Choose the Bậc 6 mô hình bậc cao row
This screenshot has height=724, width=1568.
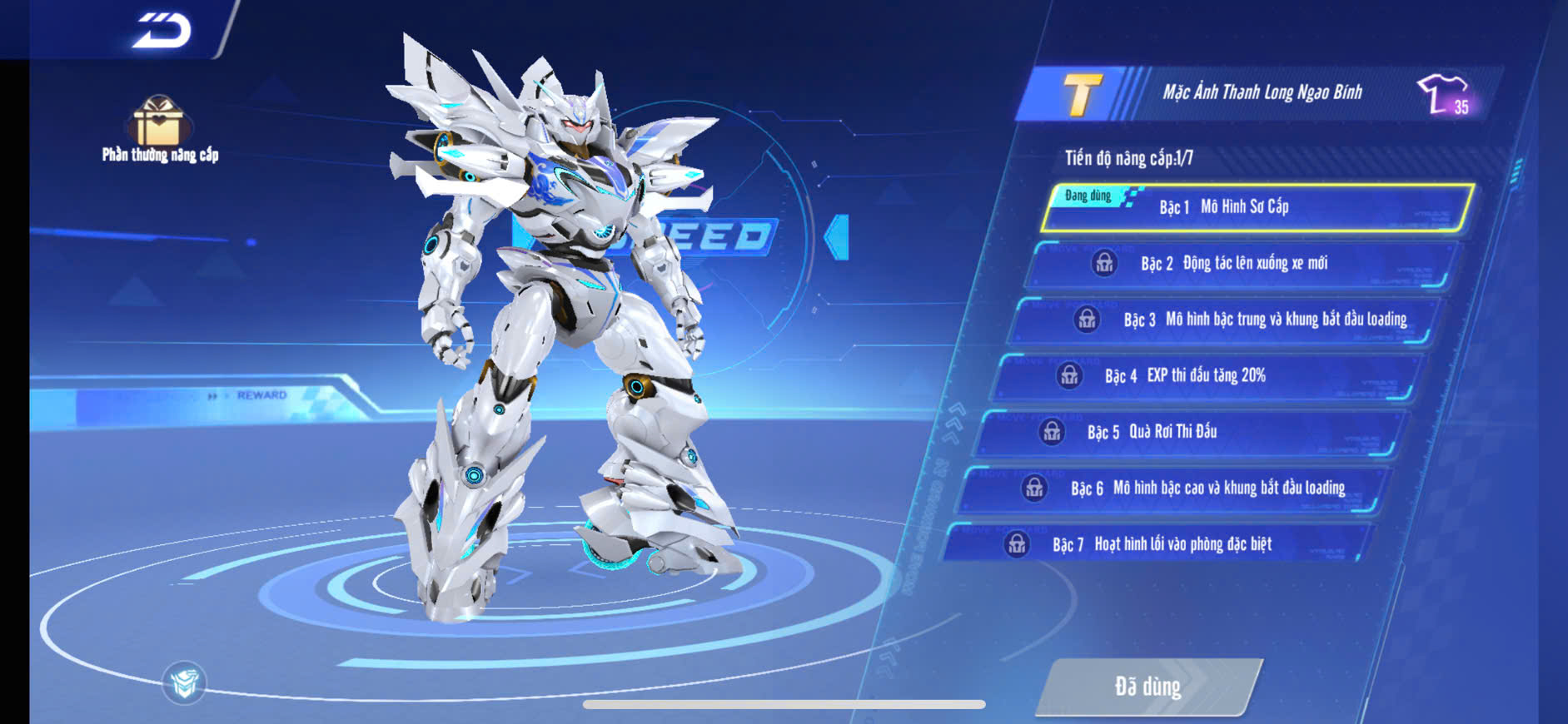(1174, 488)
